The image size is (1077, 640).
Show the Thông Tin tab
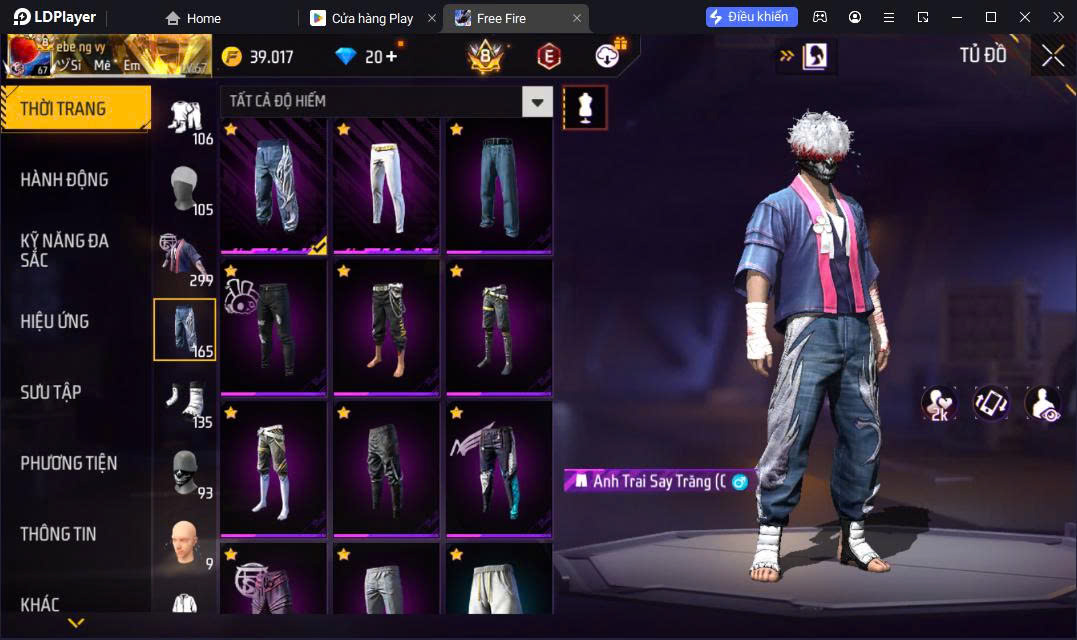[x=59, y=534]
